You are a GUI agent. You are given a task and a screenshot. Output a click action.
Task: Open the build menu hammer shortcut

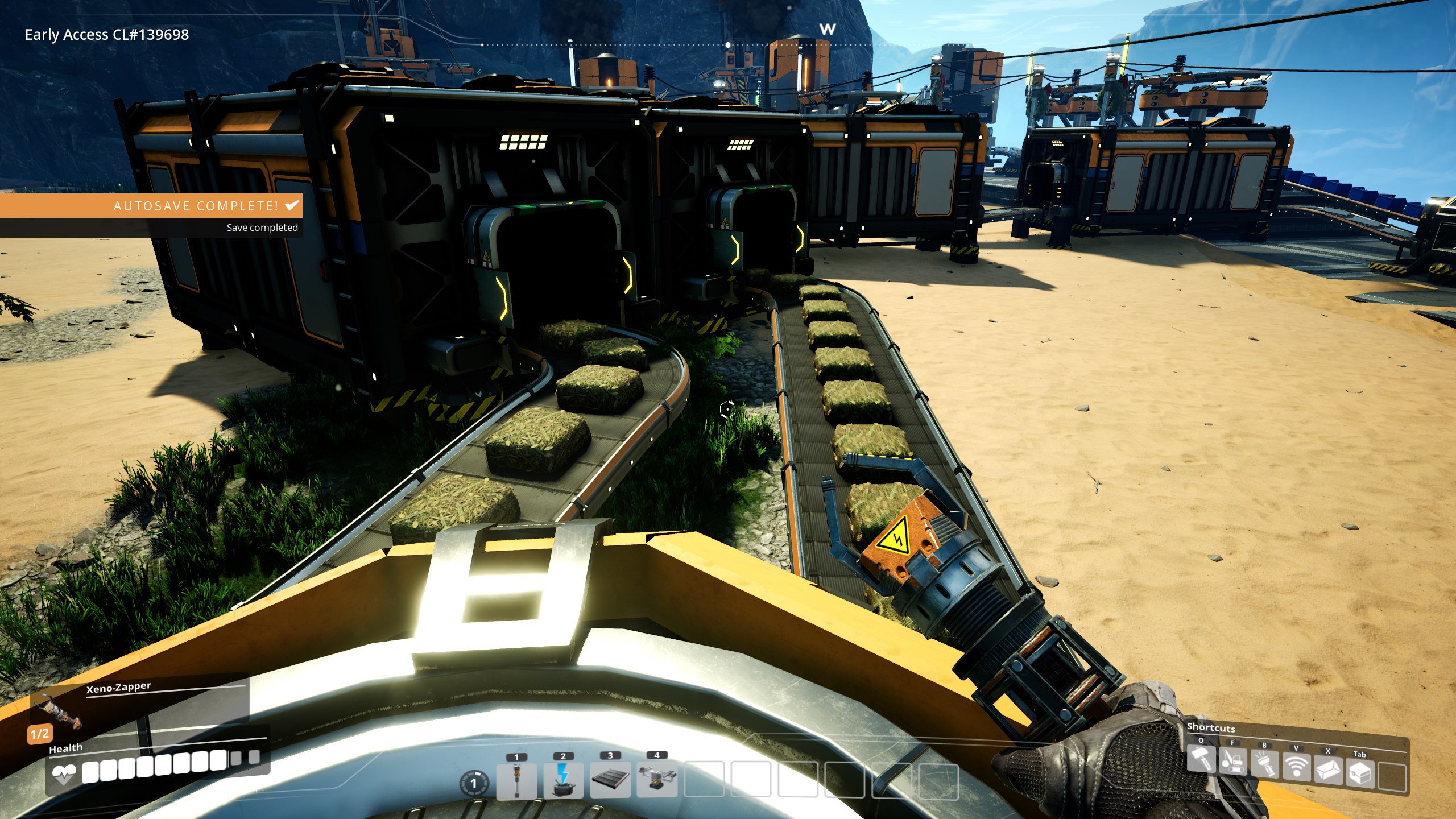[x=1201, y=759]
